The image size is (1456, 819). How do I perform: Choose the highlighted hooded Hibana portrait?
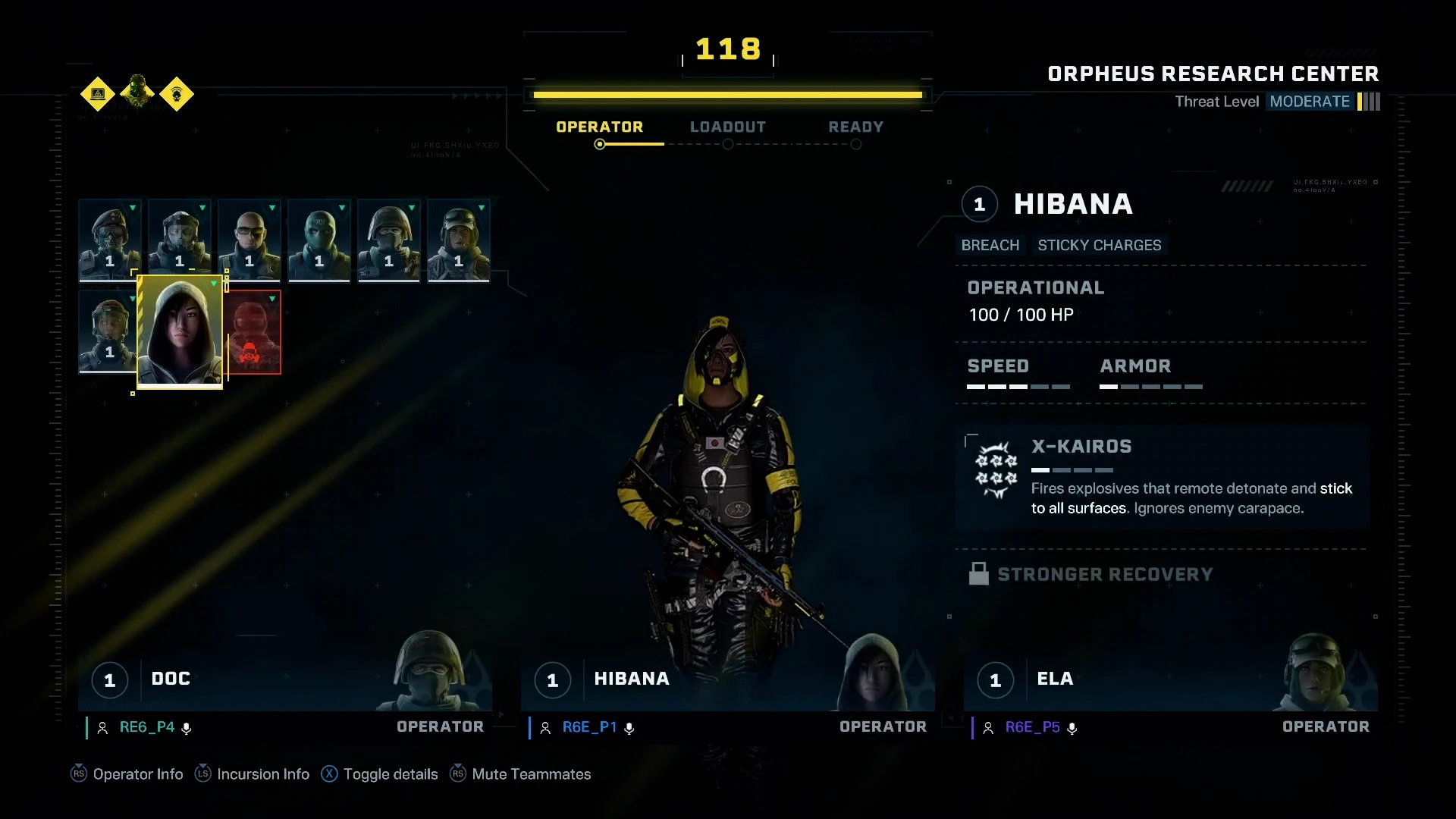pyautogui.click(x=180, y=331)
